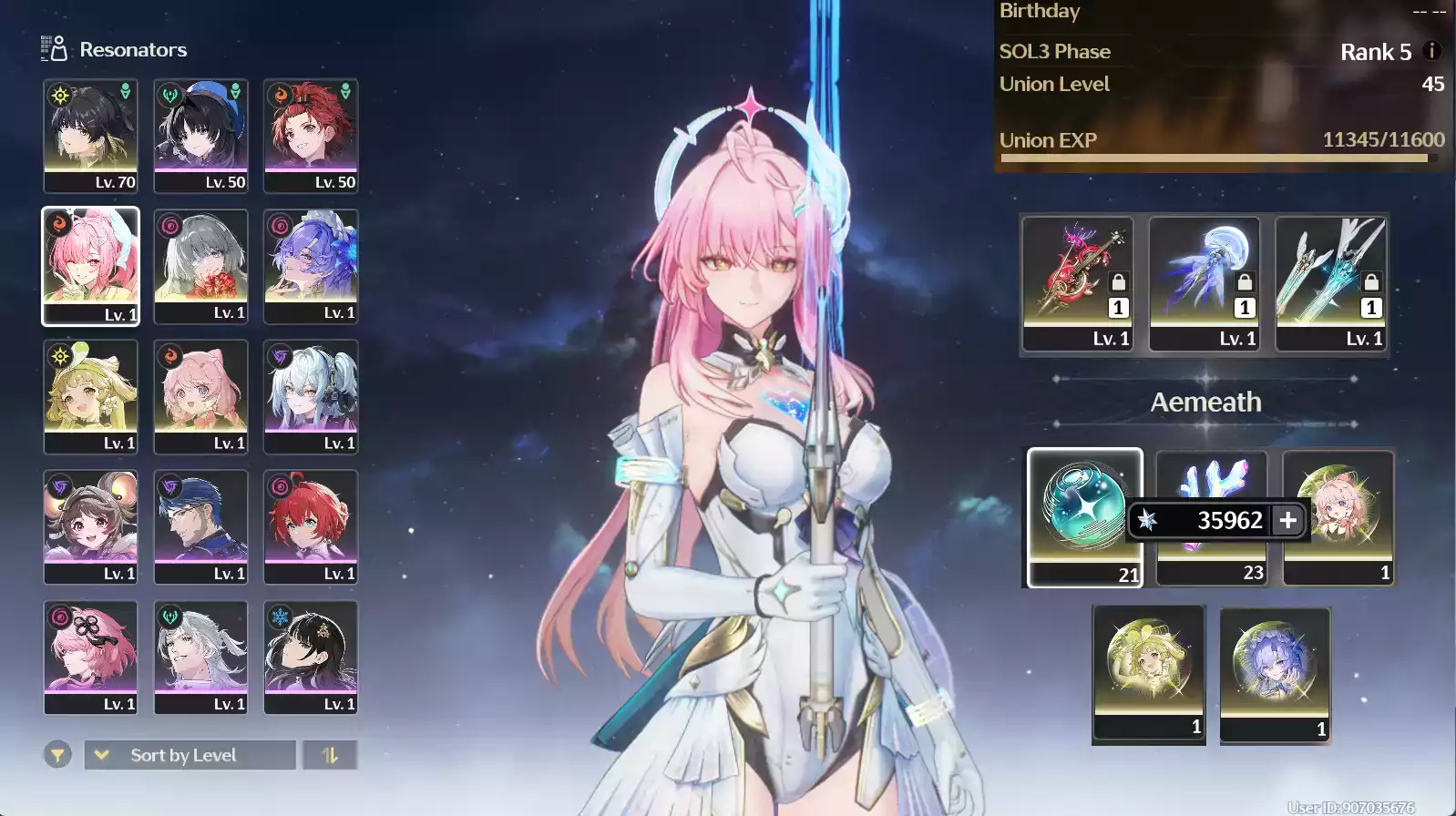
Task: Select the teal orb item with 21
Action: [x=1084, y=516]
